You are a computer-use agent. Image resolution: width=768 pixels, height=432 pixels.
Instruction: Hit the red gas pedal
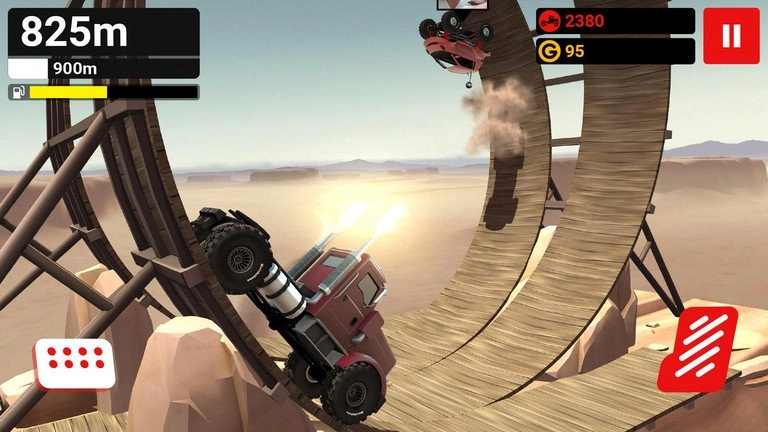coord(697,349)
